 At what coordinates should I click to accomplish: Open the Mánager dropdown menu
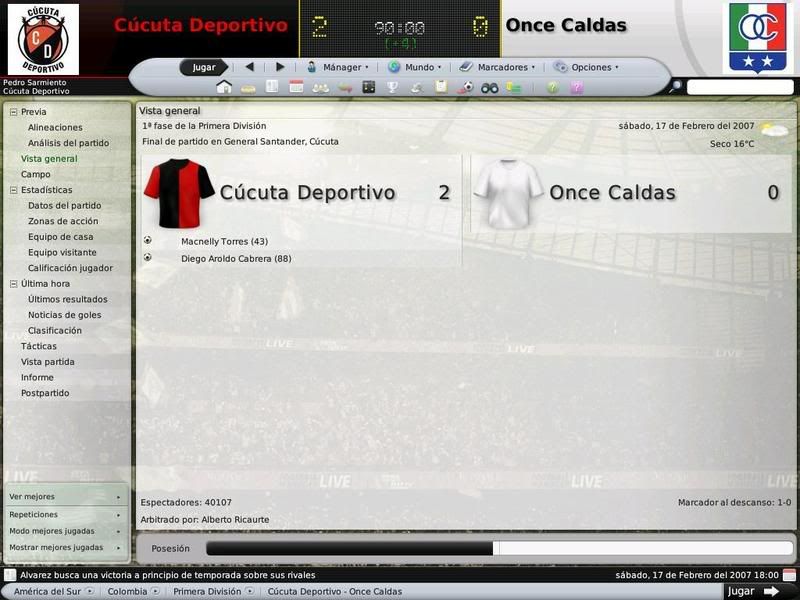pyautogui.click(x=337, y=67)
